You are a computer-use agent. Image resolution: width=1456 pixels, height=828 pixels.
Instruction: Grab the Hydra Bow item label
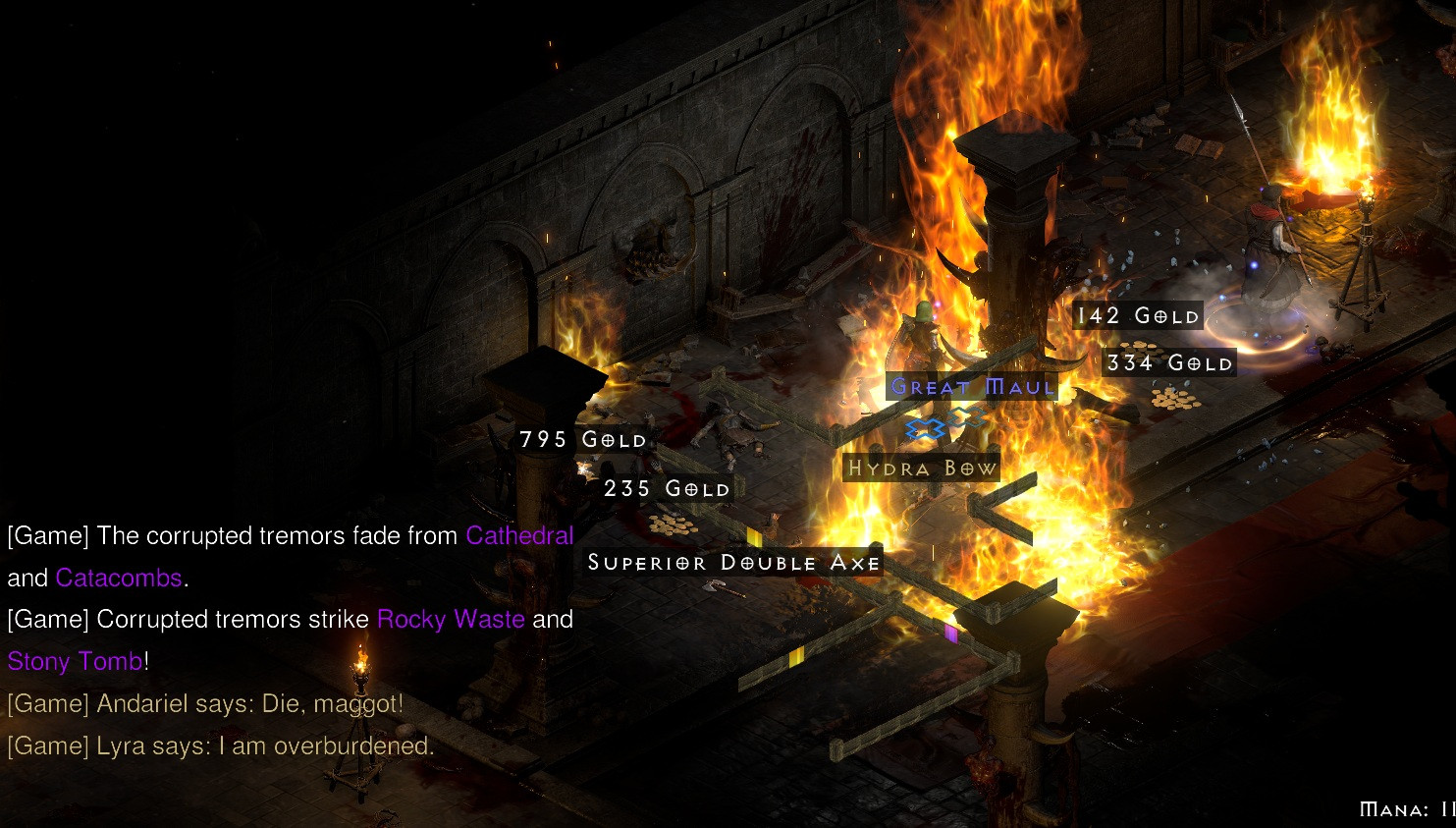point(922,469)
